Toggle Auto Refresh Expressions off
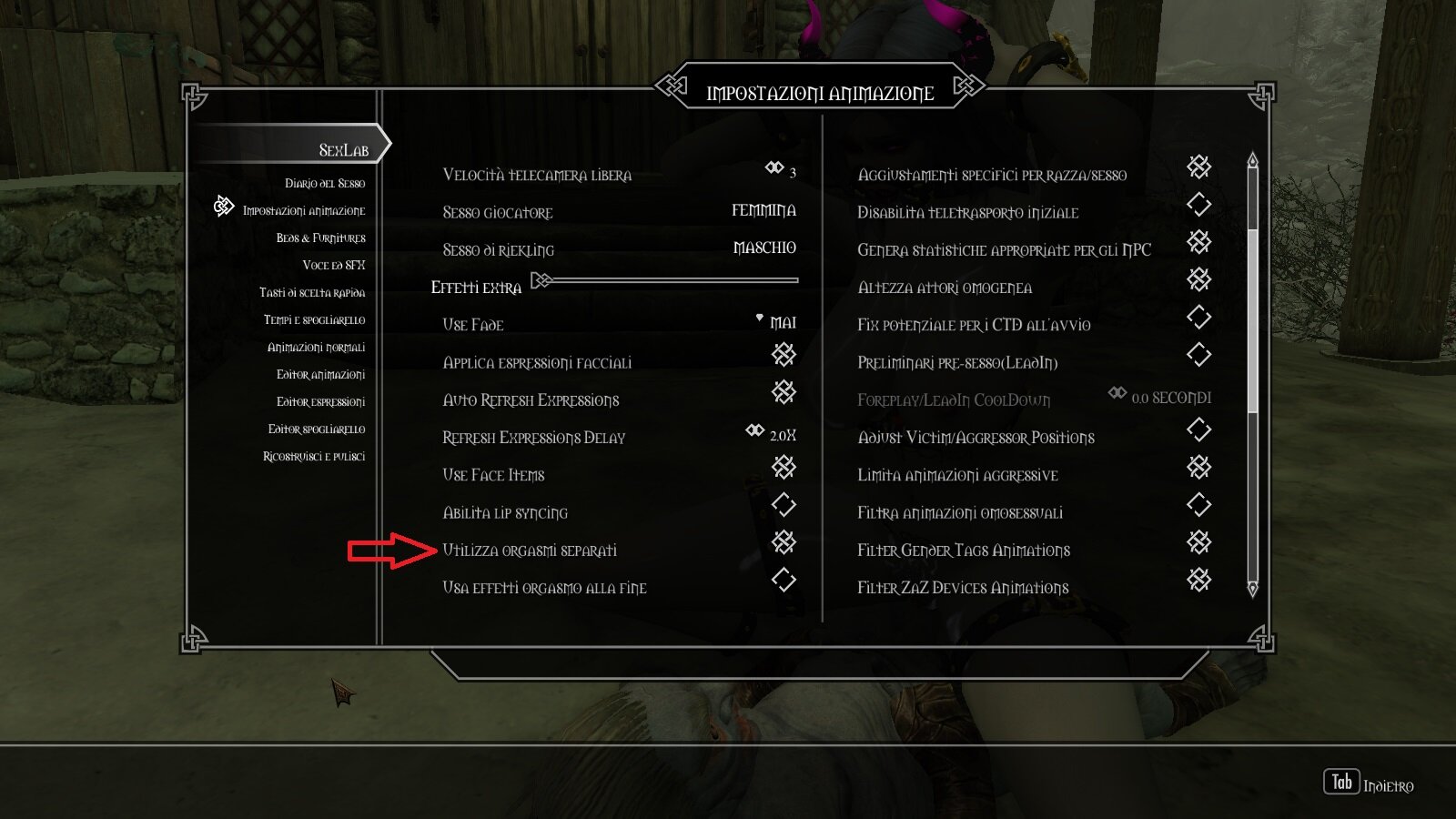The width and height of the screenshot is (1456, 819). (x=784, y=394)
